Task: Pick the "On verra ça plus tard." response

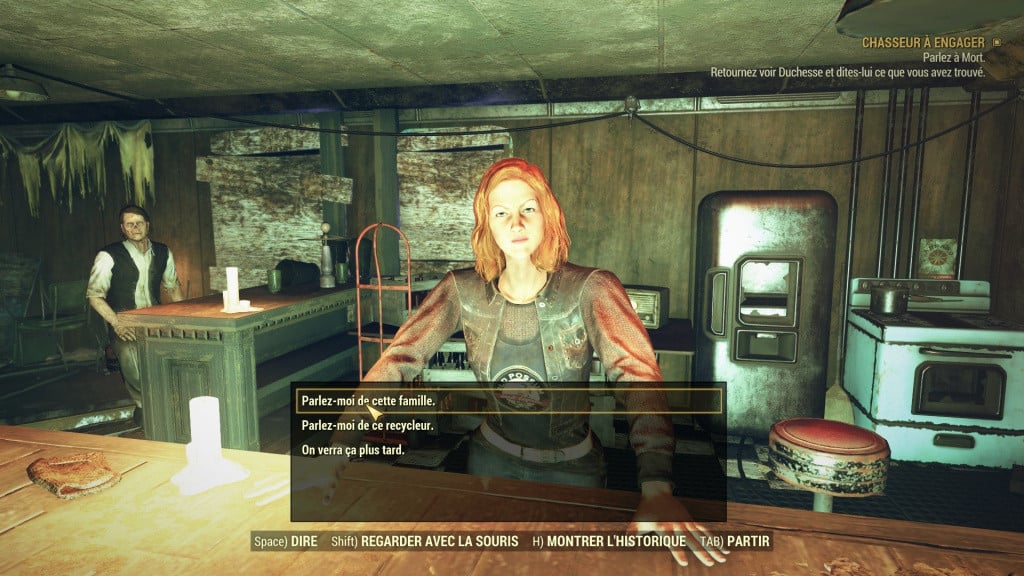Action: [355, 450]
